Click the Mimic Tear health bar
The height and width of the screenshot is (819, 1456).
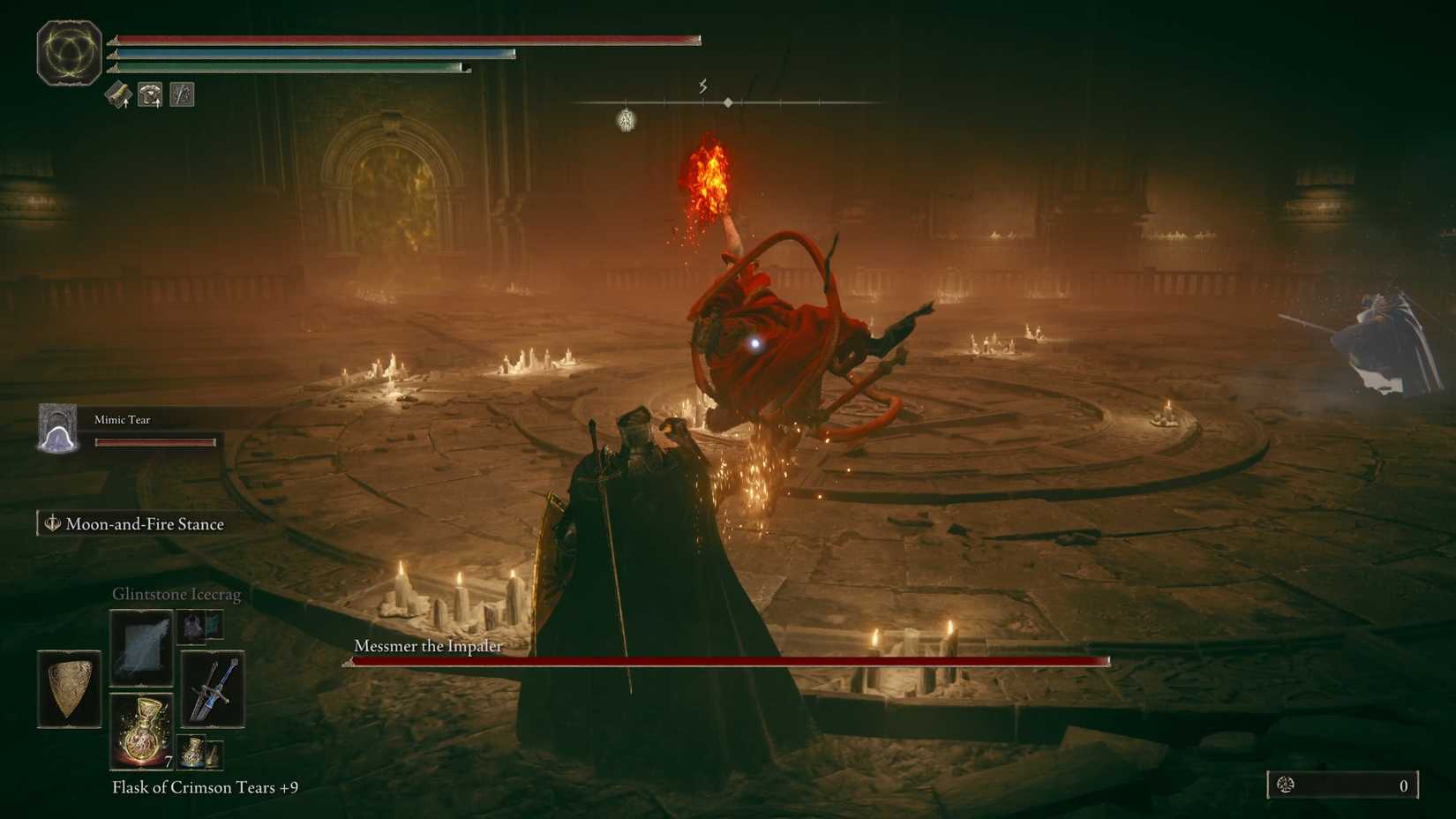point(155,442)
